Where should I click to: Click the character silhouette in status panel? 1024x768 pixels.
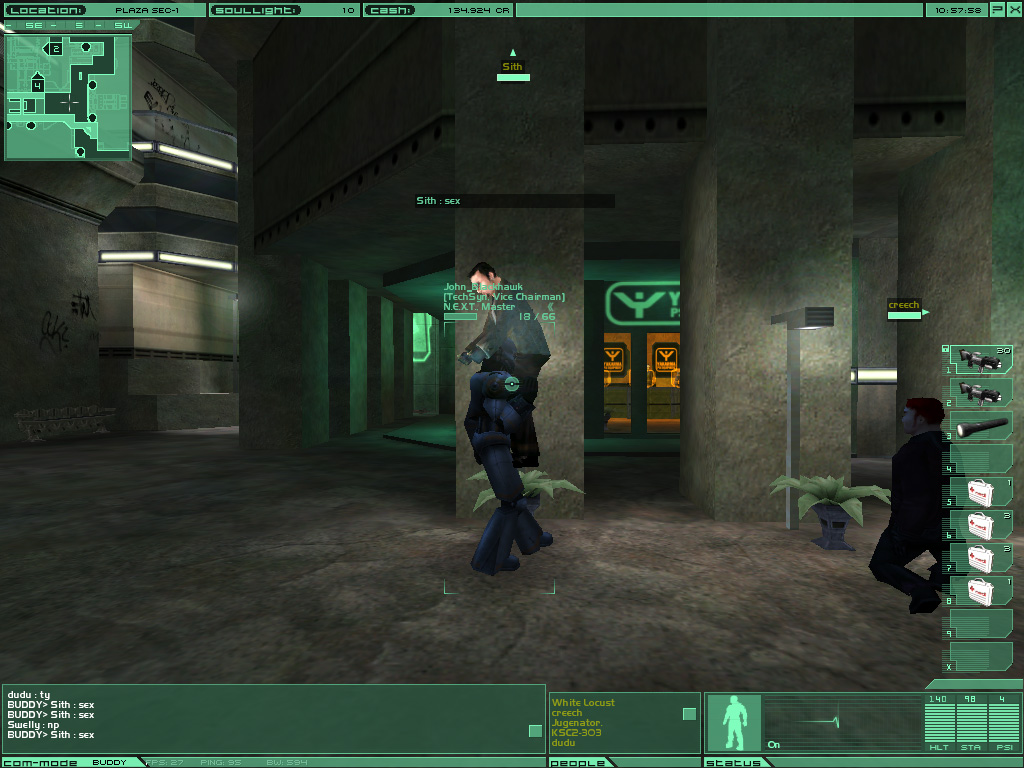734,723
